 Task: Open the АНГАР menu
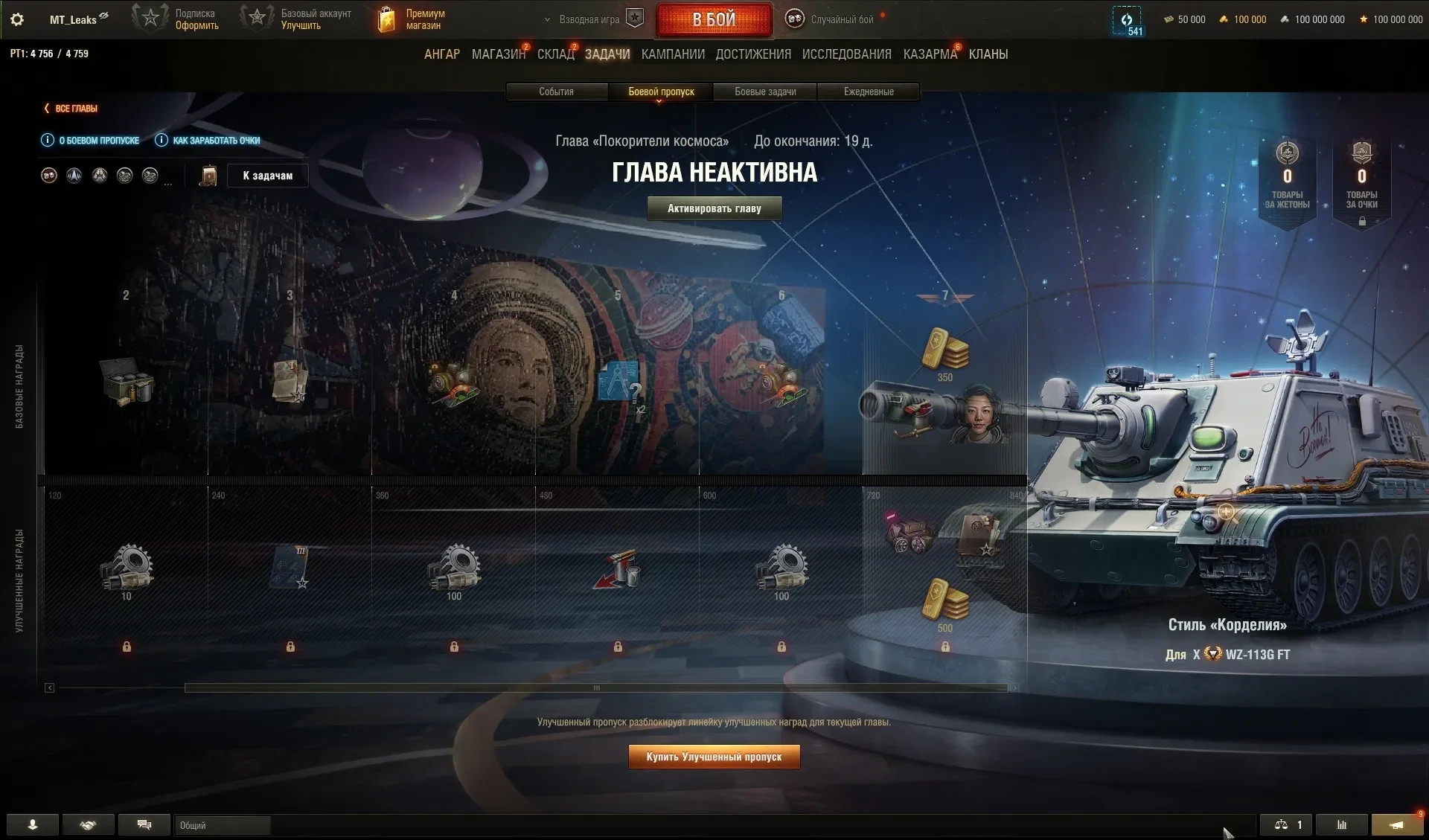(x=442, y=54)
